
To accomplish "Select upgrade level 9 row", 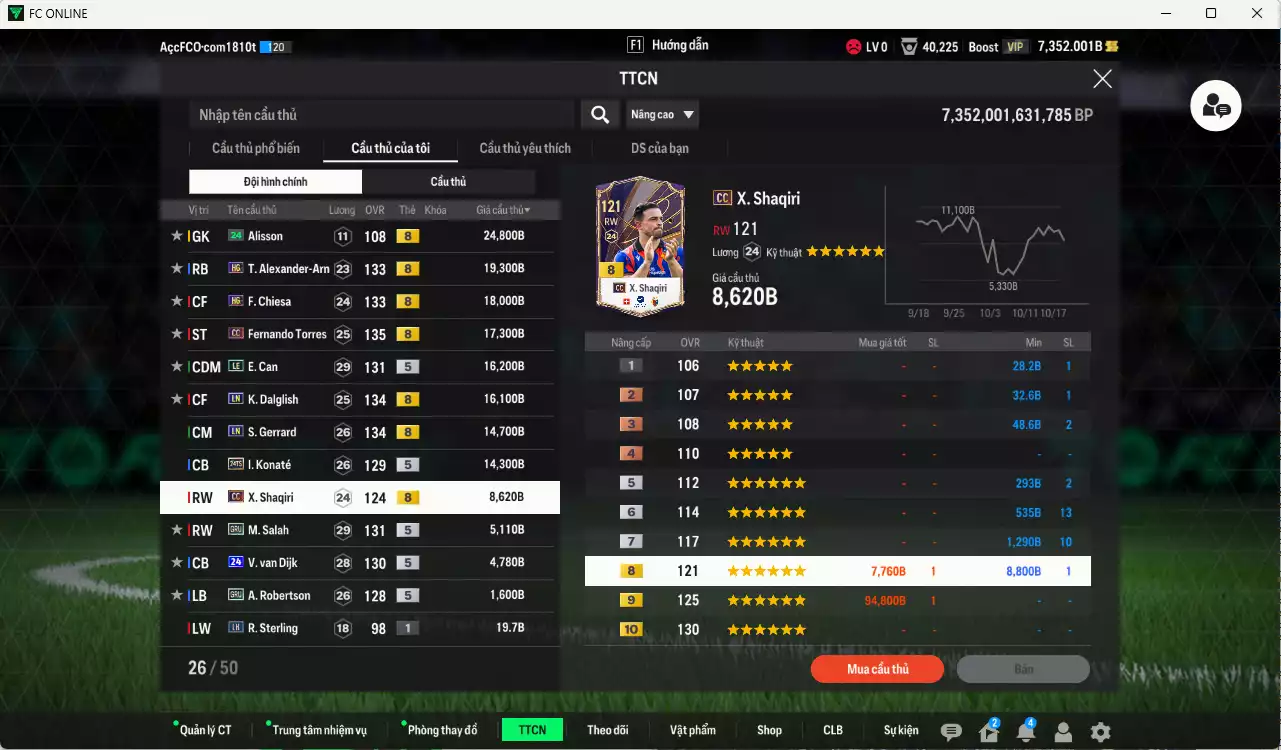I will (837, 601).
